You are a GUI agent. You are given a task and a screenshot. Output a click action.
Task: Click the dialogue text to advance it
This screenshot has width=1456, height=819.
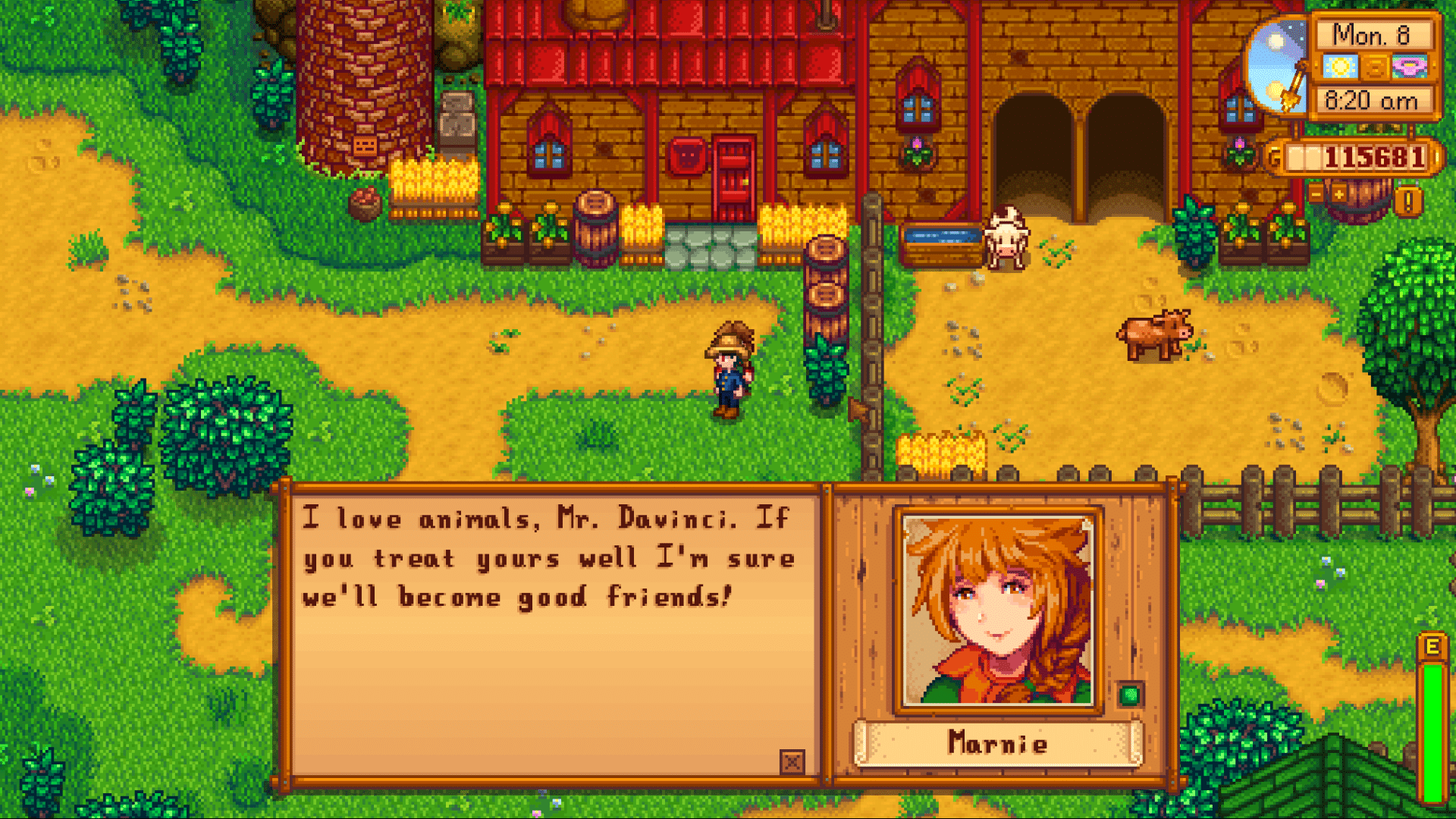[x=546, y=557]
